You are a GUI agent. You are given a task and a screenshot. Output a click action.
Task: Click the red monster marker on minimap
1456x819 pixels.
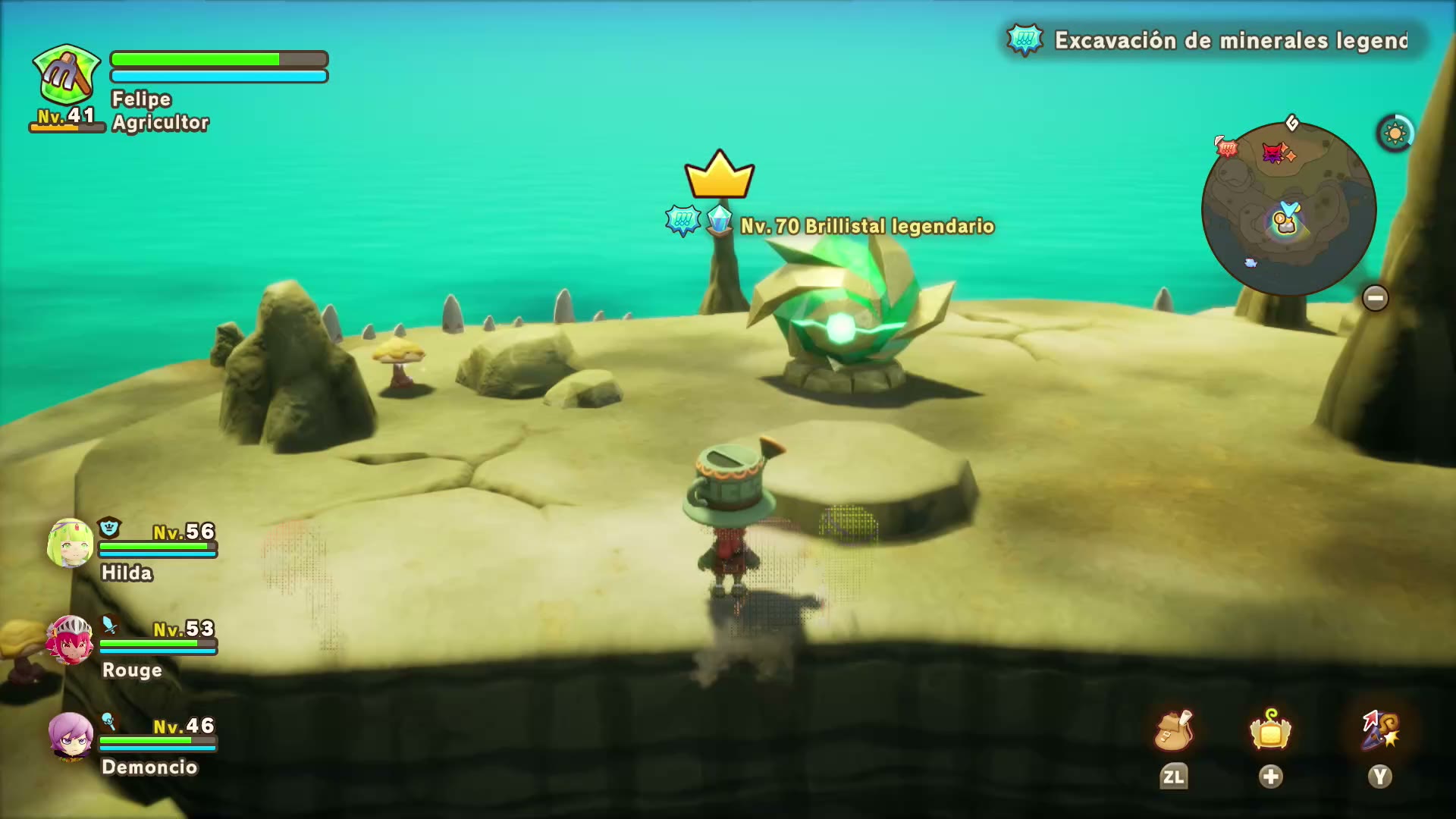(1274, 154)
